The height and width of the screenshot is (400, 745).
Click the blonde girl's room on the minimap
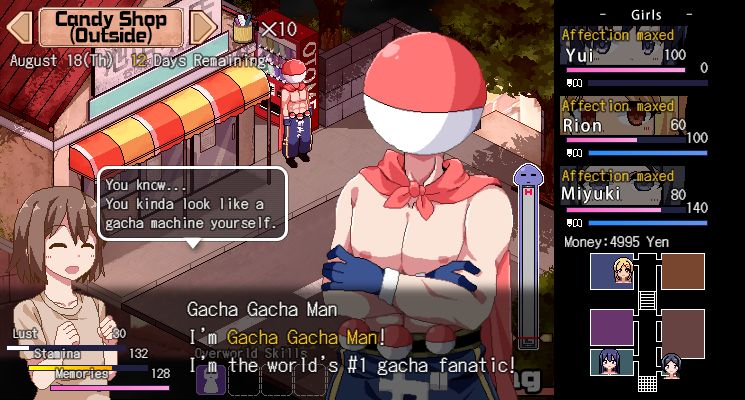pos(612,271)
